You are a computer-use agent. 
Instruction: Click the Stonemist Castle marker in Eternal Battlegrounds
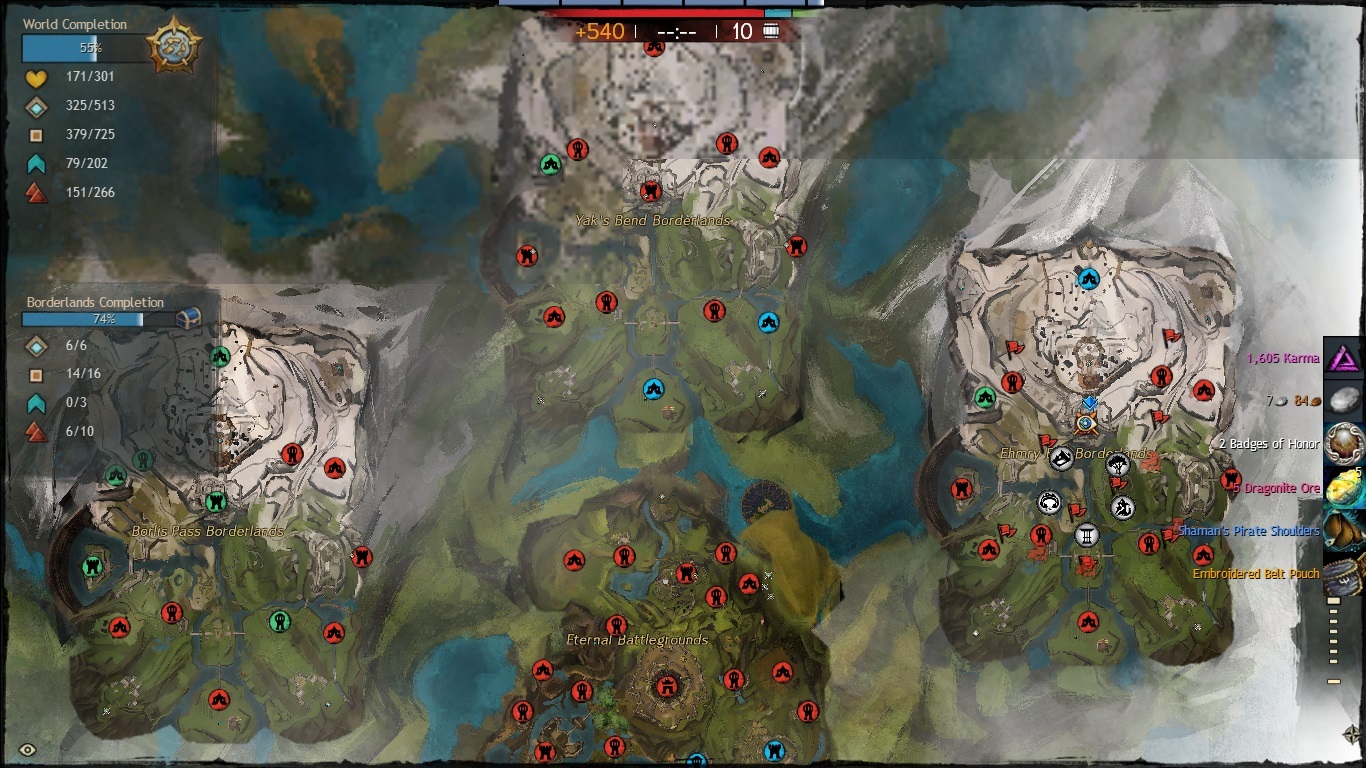[665, 686]
